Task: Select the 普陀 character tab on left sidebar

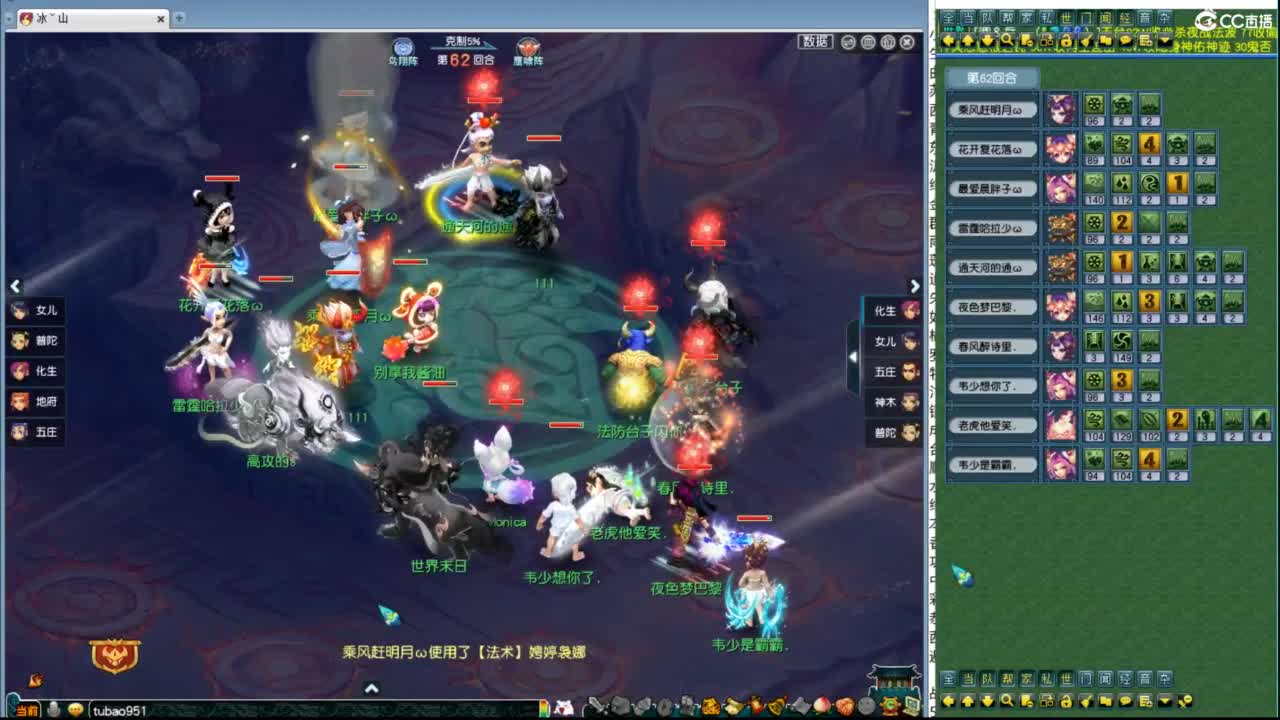Action: click(35, 341)
